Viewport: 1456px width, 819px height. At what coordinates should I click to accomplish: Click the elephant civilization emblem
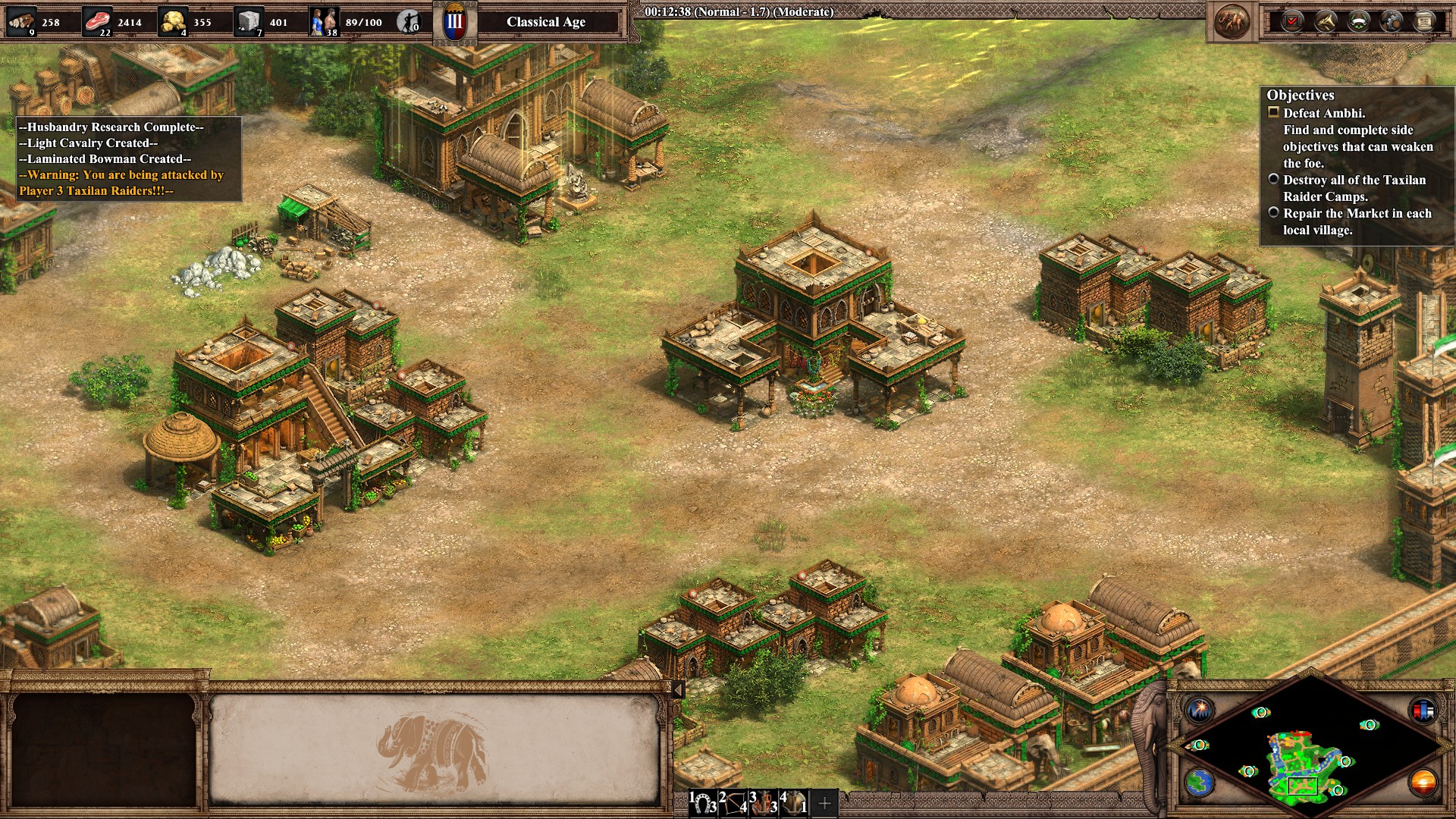1232,21
